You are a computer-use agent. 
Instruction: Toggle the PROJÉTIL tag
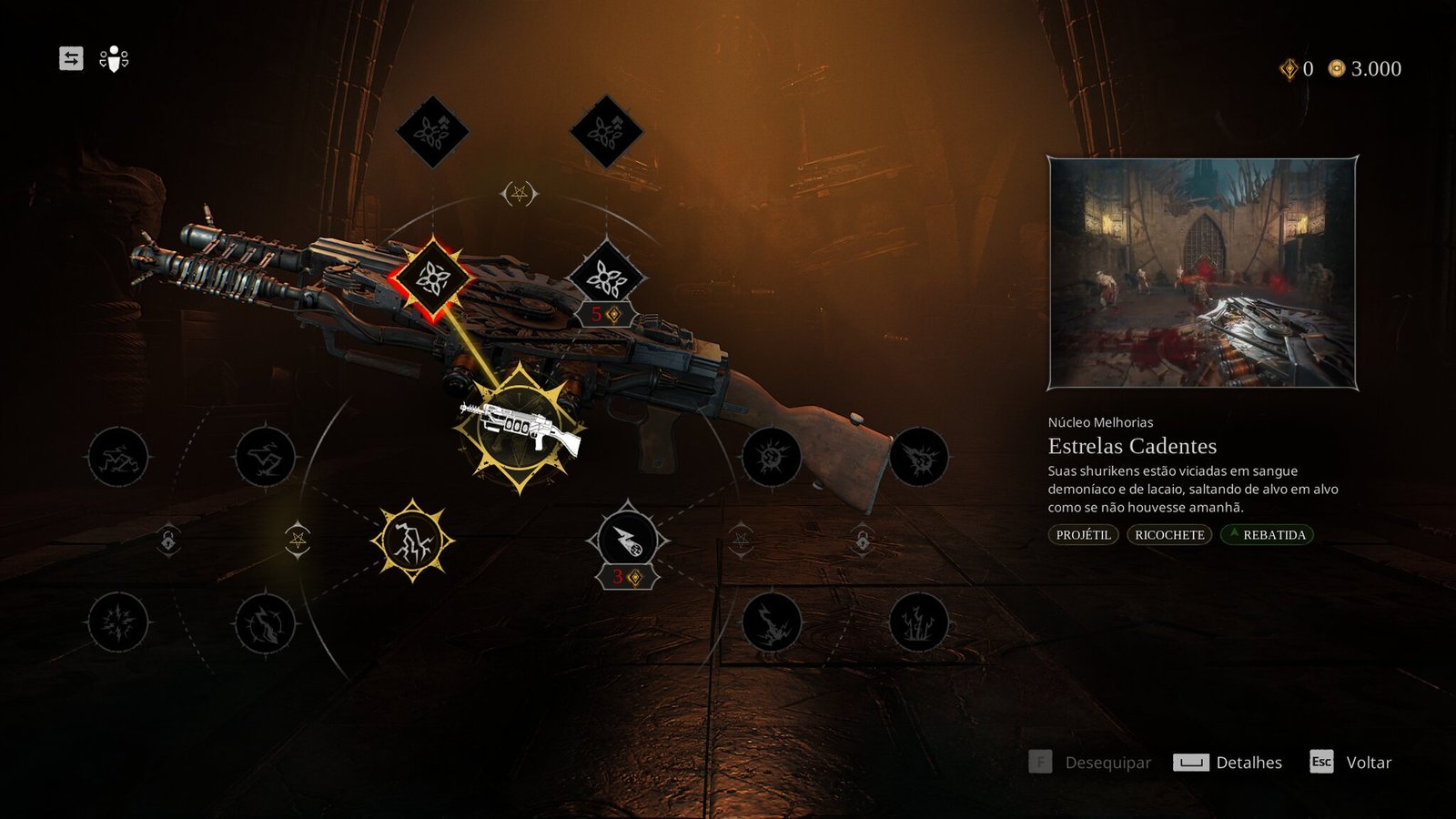coord(1083,535)
